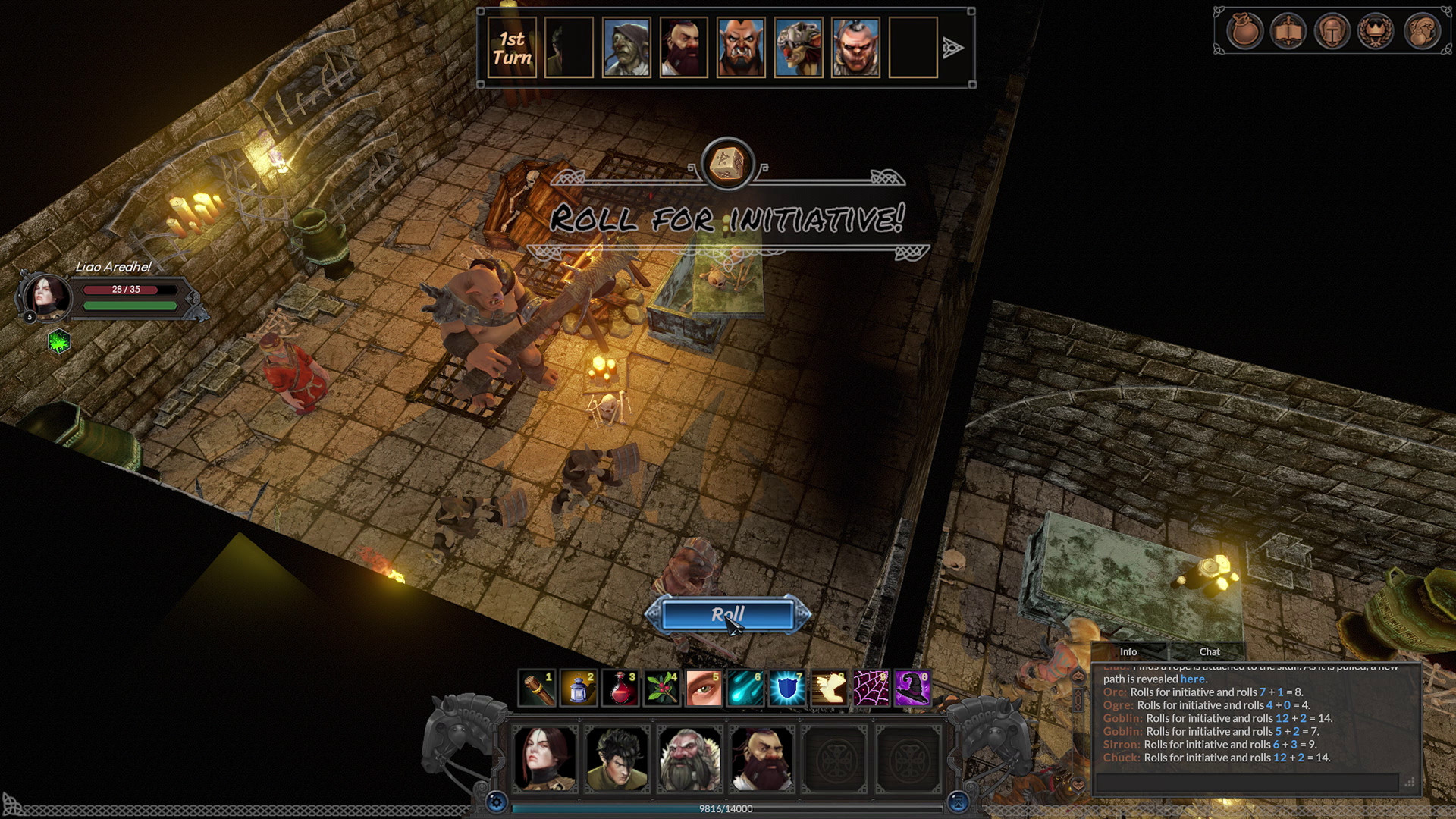The height and width of the screenshot is (819, 1456).
Task: Open the helmet equipment icon
Action: coord(1331,32)
